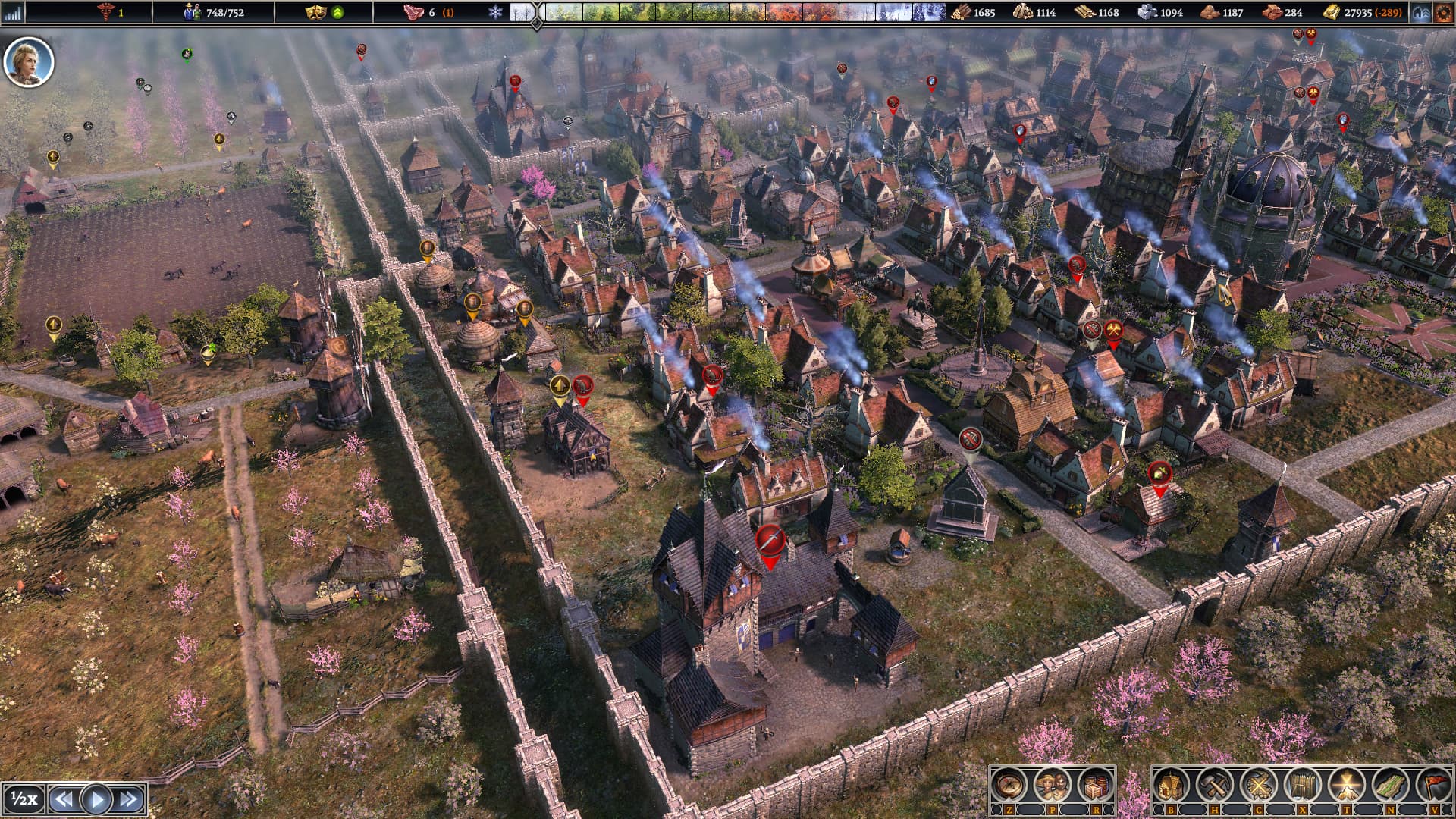
Task: Select the hammer and pickaxe tool
Action: point(1214,785)
